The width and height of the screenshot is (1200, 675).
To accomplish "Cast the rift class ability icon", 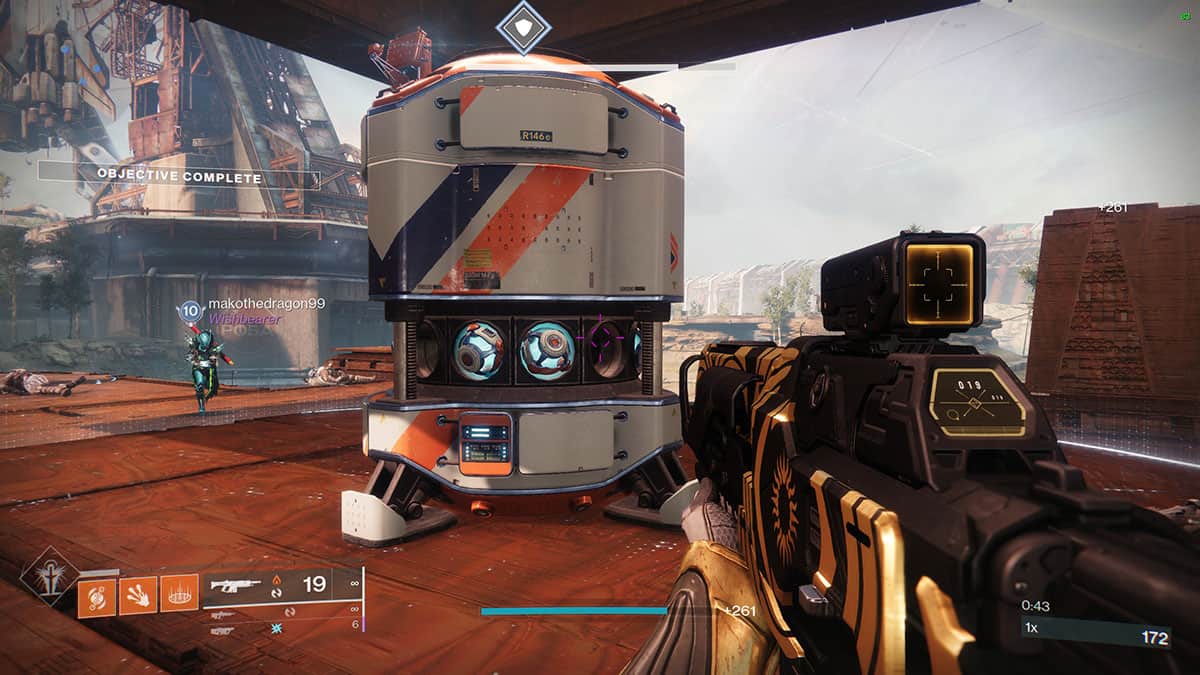I will [179, 597].
